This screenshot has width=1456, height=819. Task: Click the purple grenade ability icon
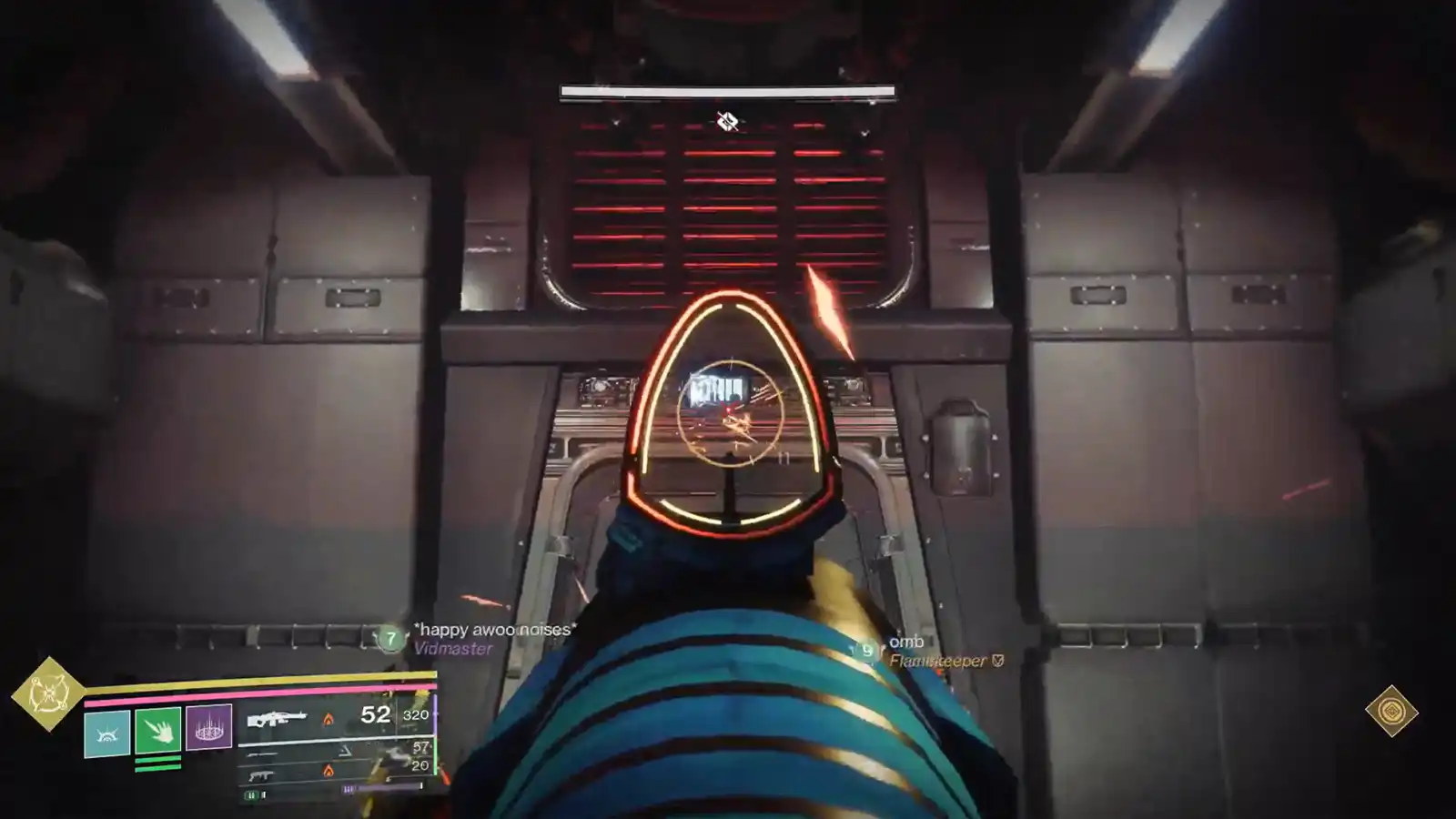pyautogui.click(x=209, y=728)
